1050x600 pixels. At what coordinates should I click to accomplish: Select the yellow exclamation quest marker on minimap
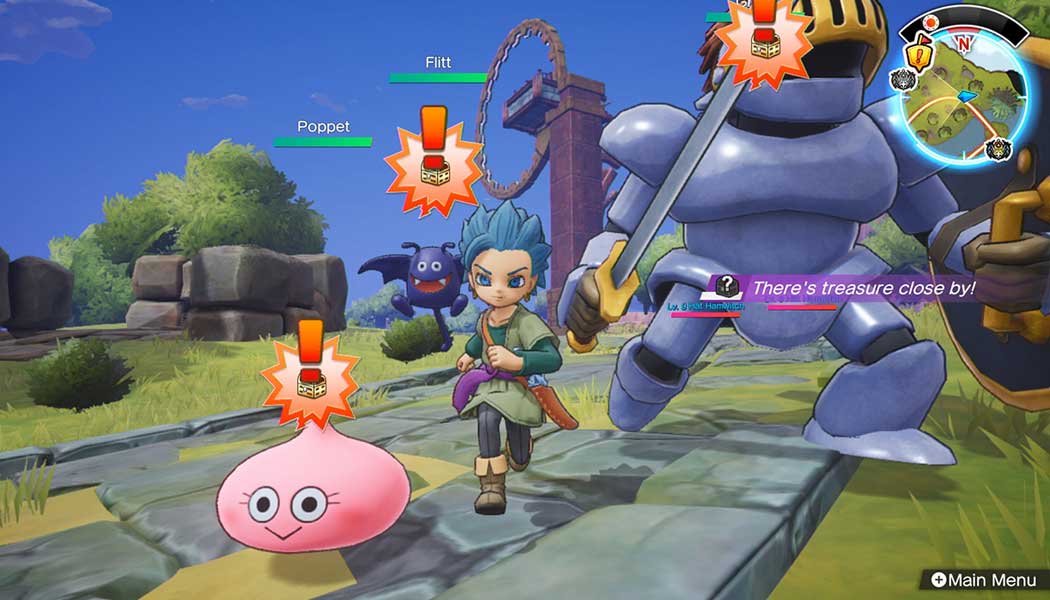click(x=918, y=55)
